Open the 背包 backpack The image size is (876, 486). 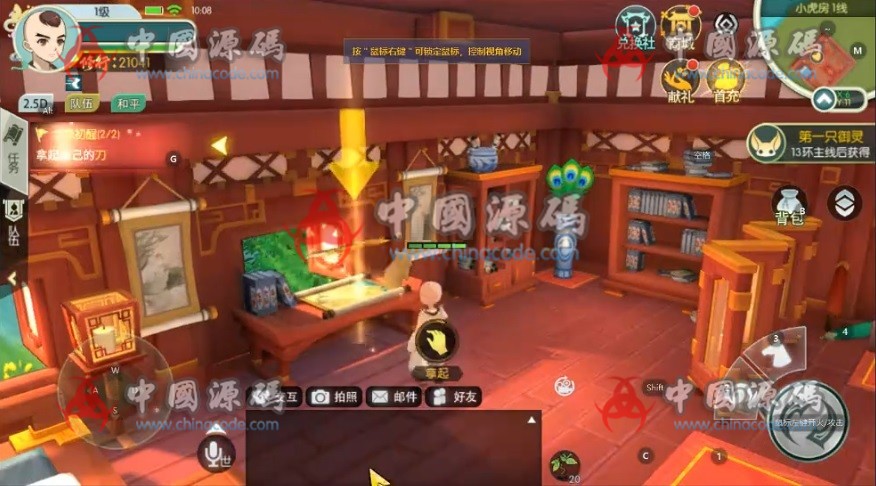pos(790,203)
